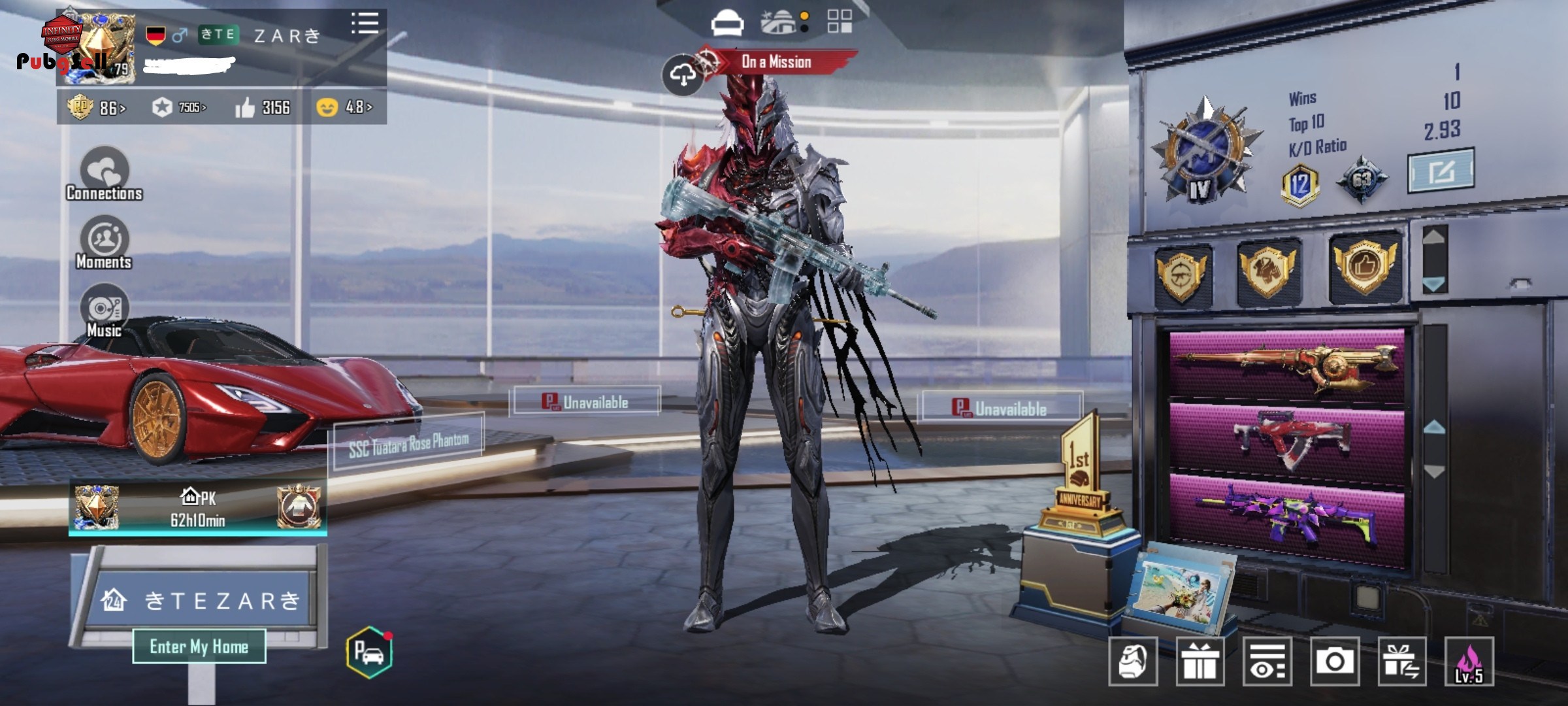Open the camera screenshot tool
The image size is (1568, 706).
1334,662
